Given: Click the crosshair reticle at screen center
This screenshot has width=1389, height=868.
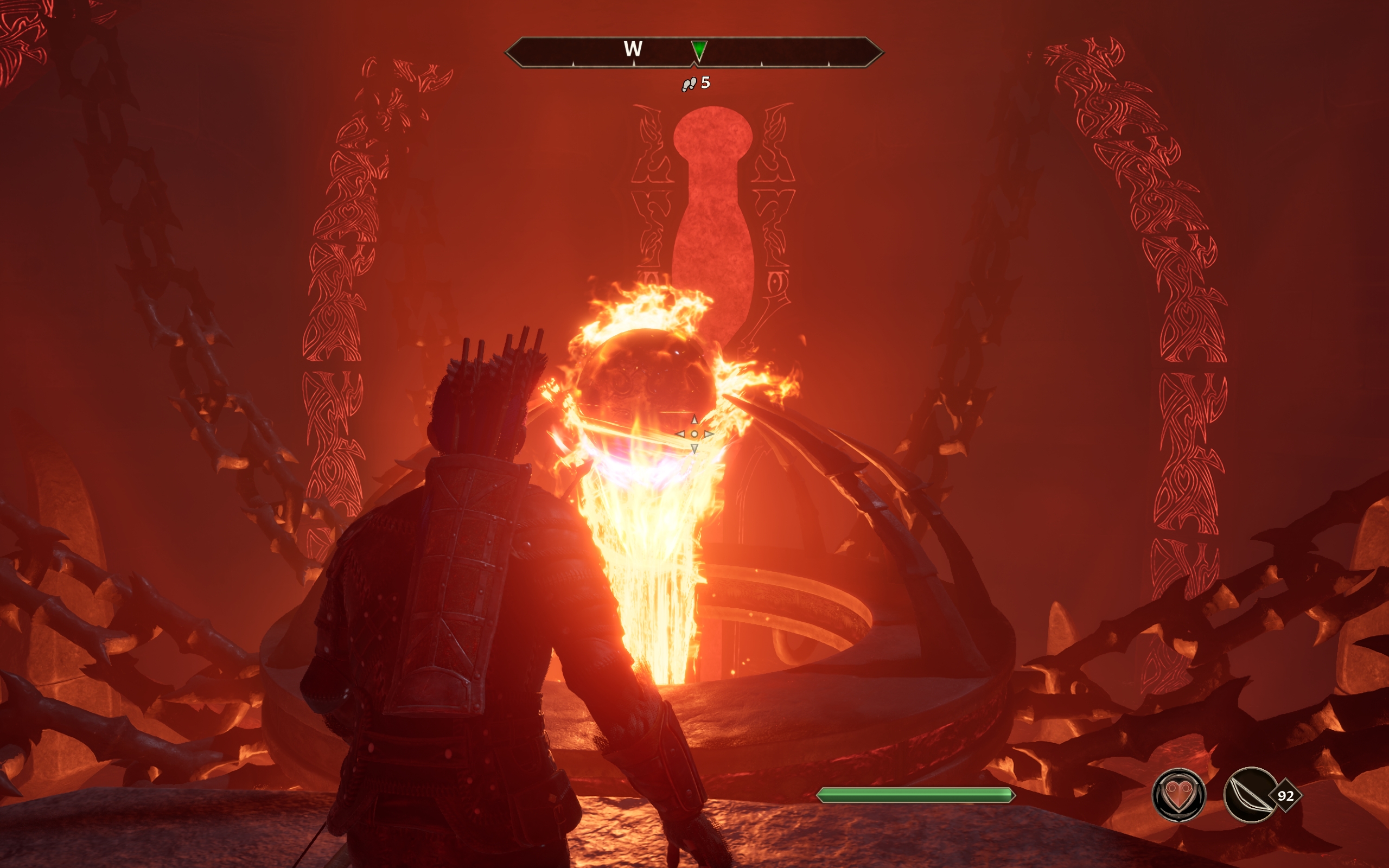Looking at the screenshot, I should click(x=694, y=435).
